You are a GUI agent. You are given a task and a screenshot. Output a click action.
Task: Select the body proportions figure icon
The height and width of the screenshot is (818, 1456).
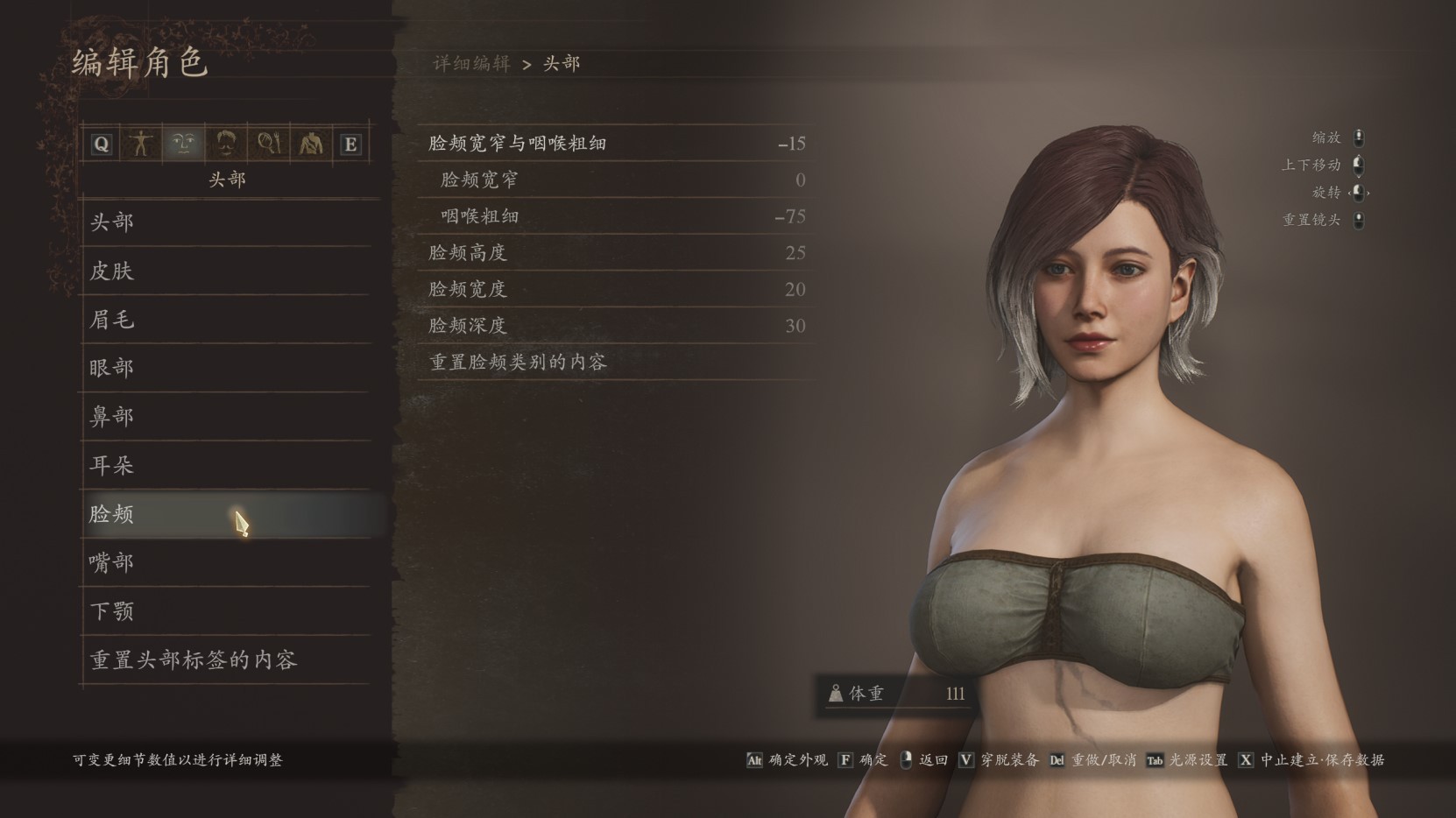click(x=142, y=143)
